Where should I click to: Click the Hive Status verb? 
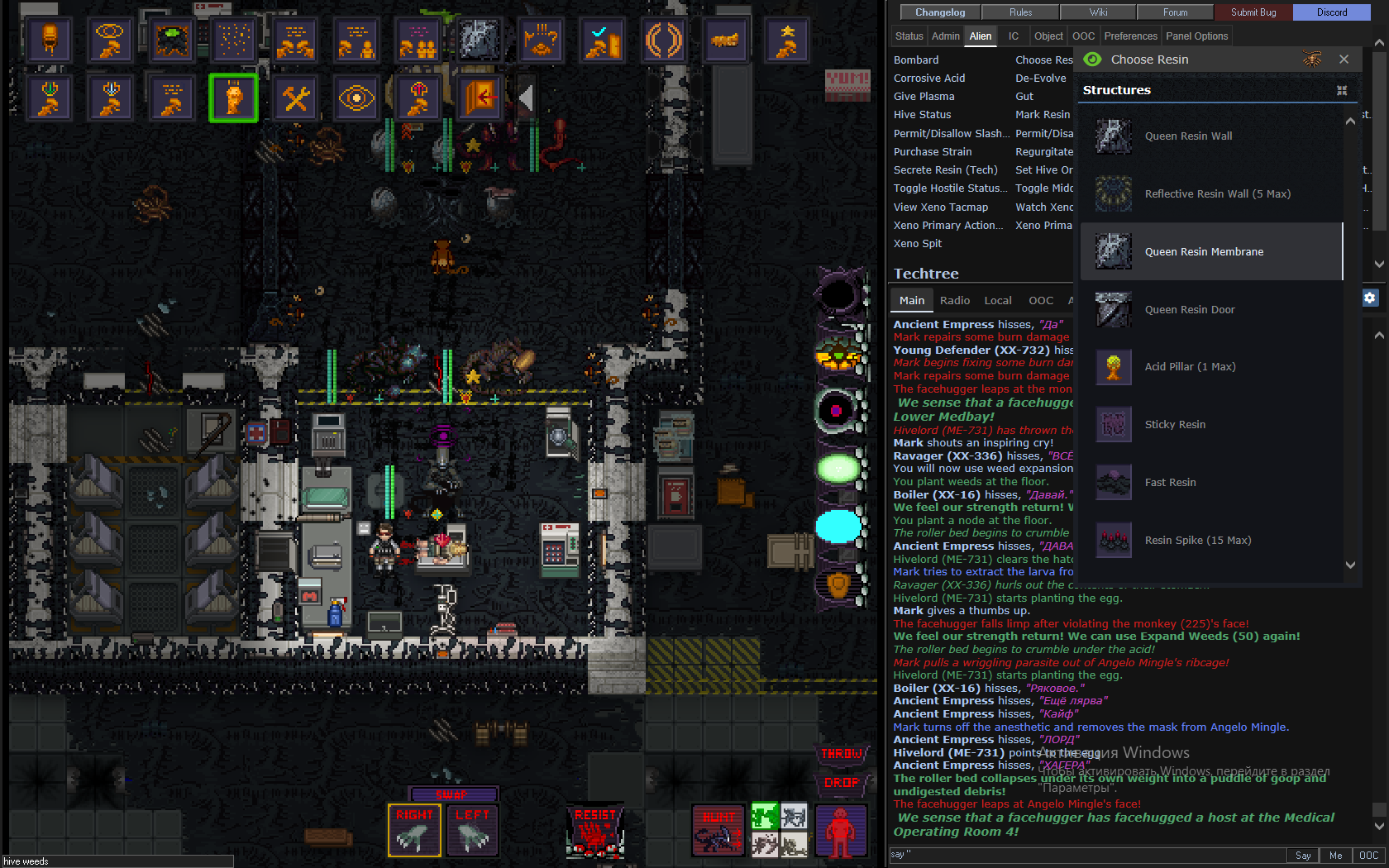coord(922,115)
